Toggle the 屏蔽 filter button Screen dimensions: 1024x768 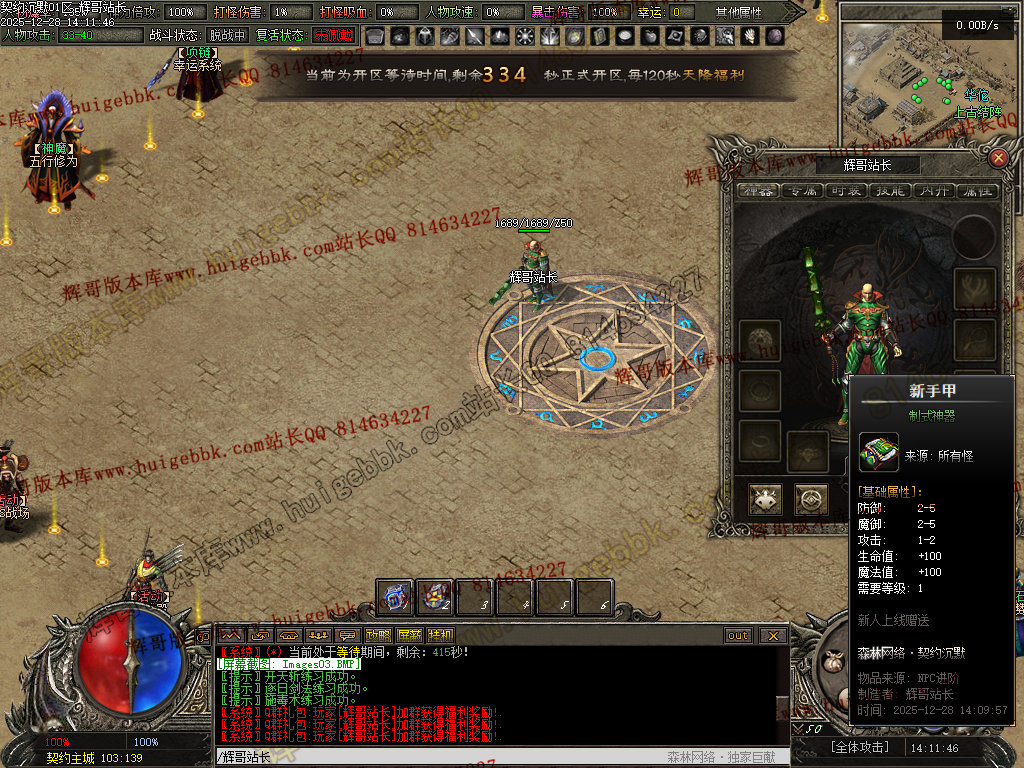click(x=409, y=635)
